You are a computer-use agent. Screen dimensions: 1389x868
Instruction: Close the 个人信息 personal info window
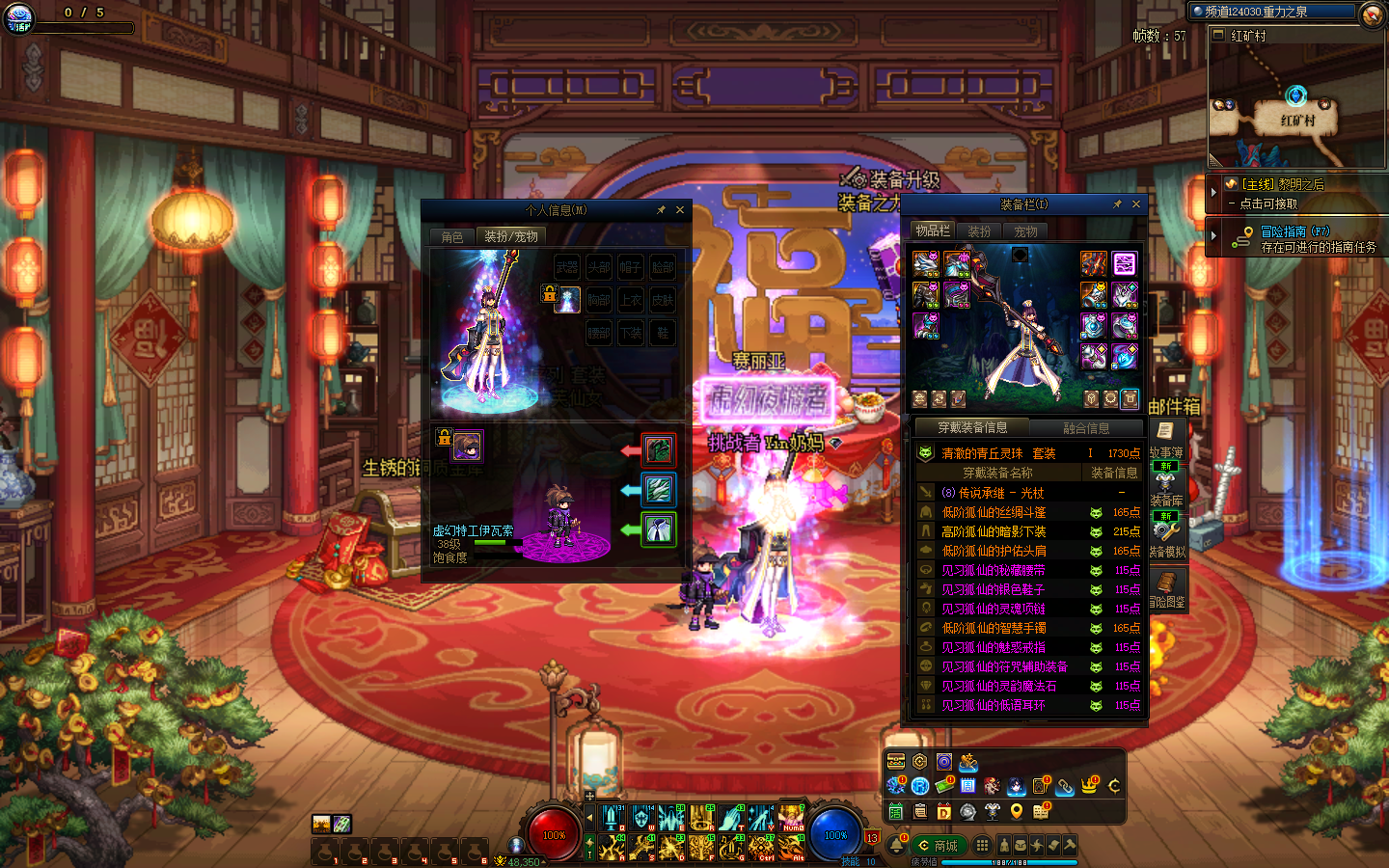click(680, 209)
